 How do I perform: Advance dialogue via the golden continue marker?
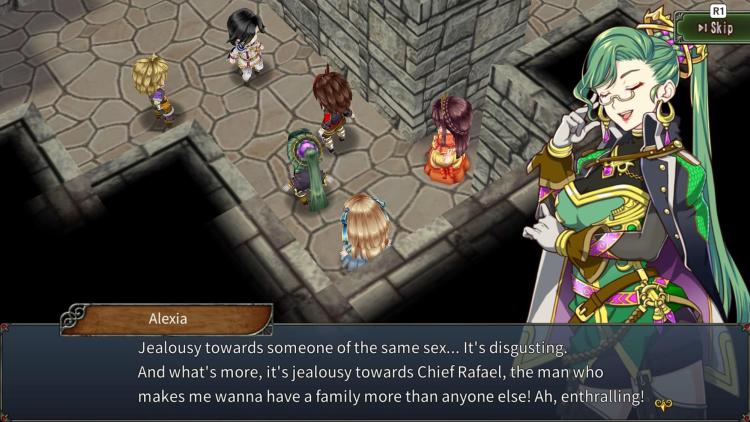coord(663,405)
